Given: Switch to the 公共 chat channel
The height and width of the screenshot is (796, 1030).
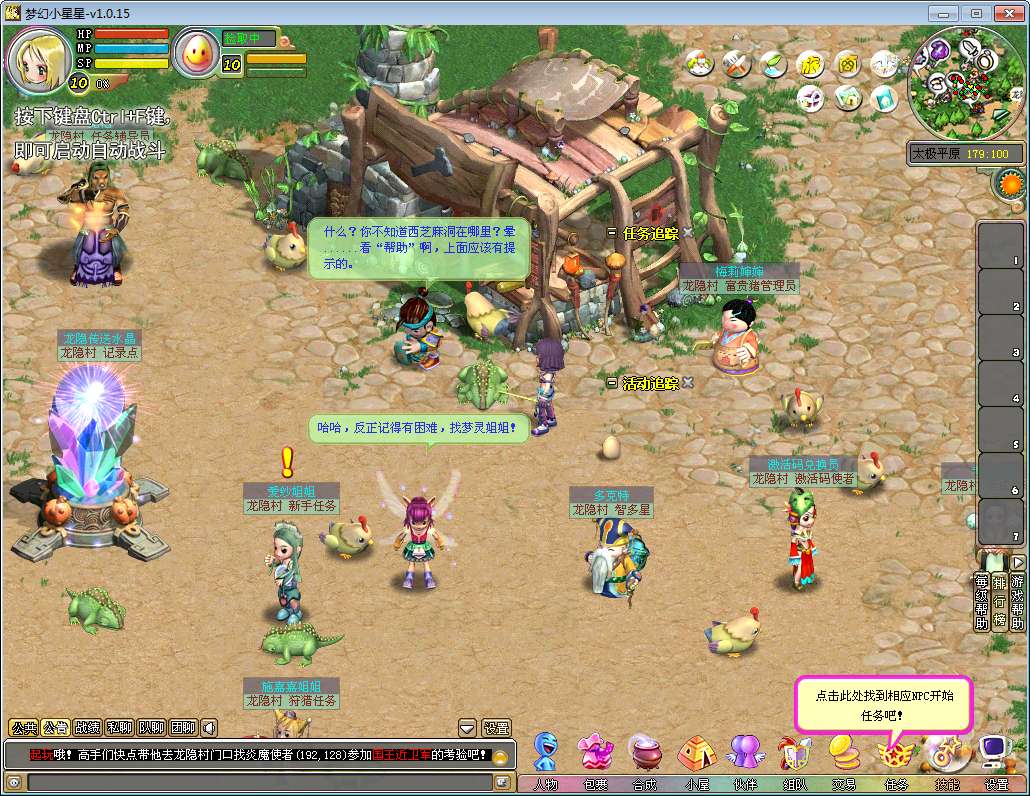Looking at the screenshot, I should (x=22, y=728).
